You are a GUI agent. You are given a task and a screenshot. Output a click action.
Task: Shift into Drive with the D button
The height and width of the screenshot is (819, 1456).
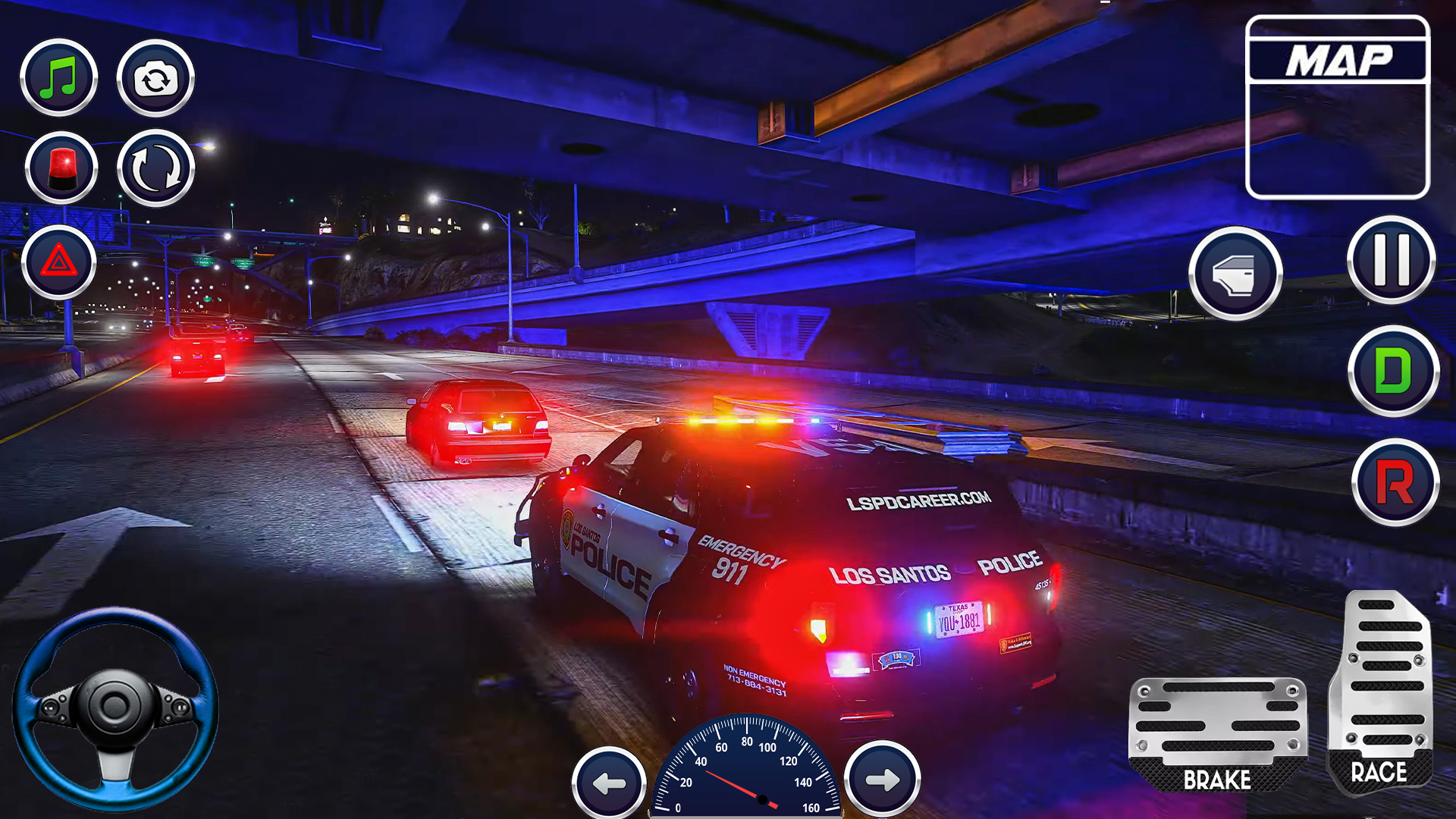tap(1394, 371)
